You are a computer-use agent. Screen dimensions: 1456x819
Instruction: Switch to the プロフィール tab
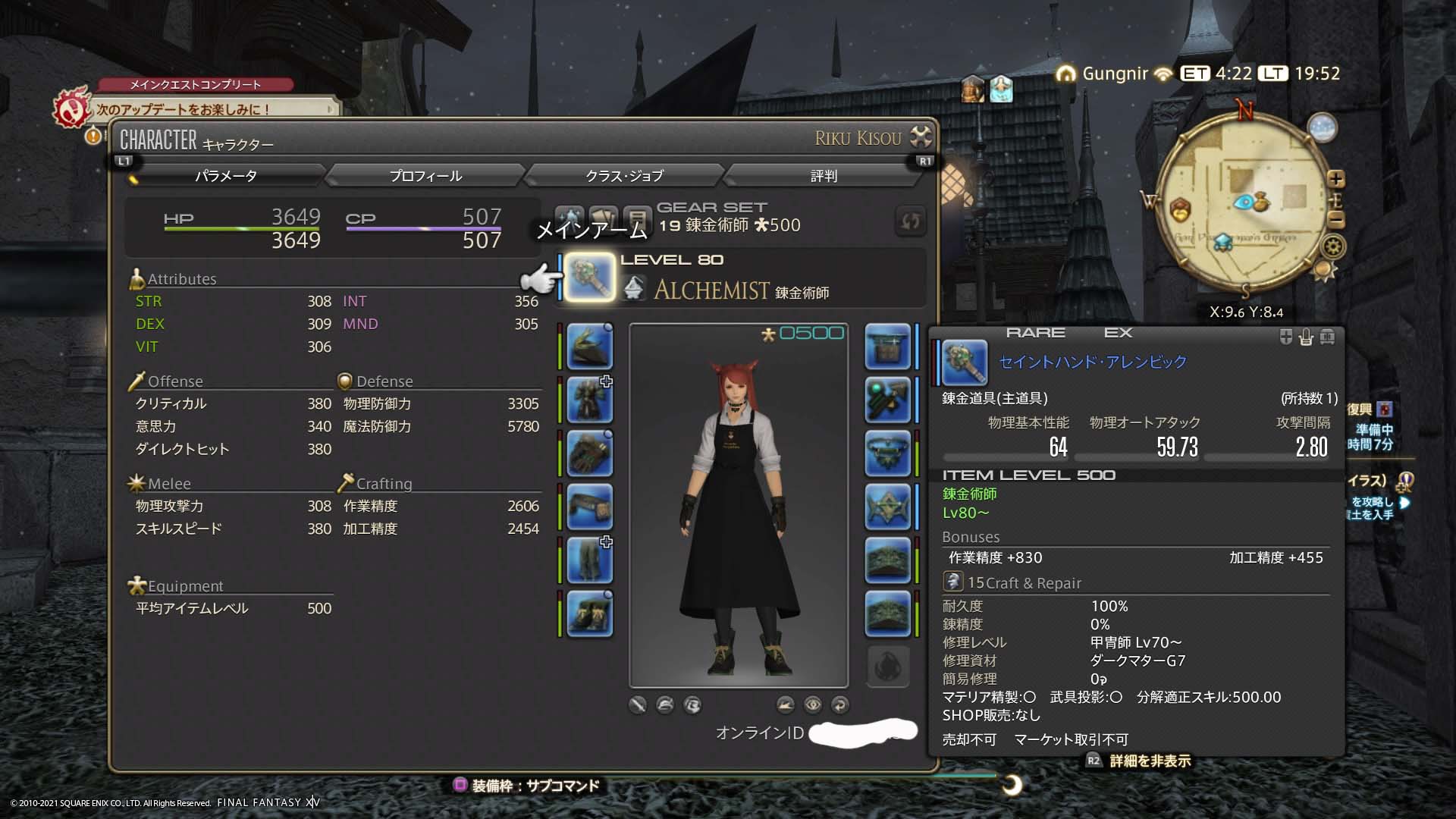click(425, 176)
